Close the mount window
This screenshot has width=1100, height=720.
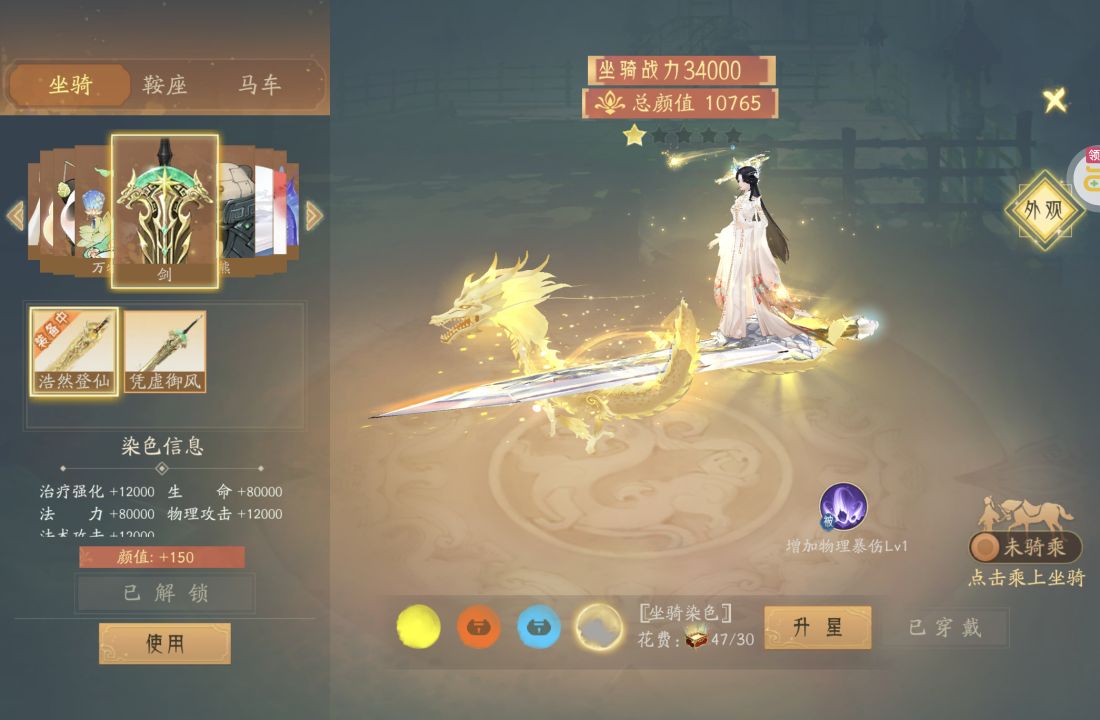tap(1055, 100)
